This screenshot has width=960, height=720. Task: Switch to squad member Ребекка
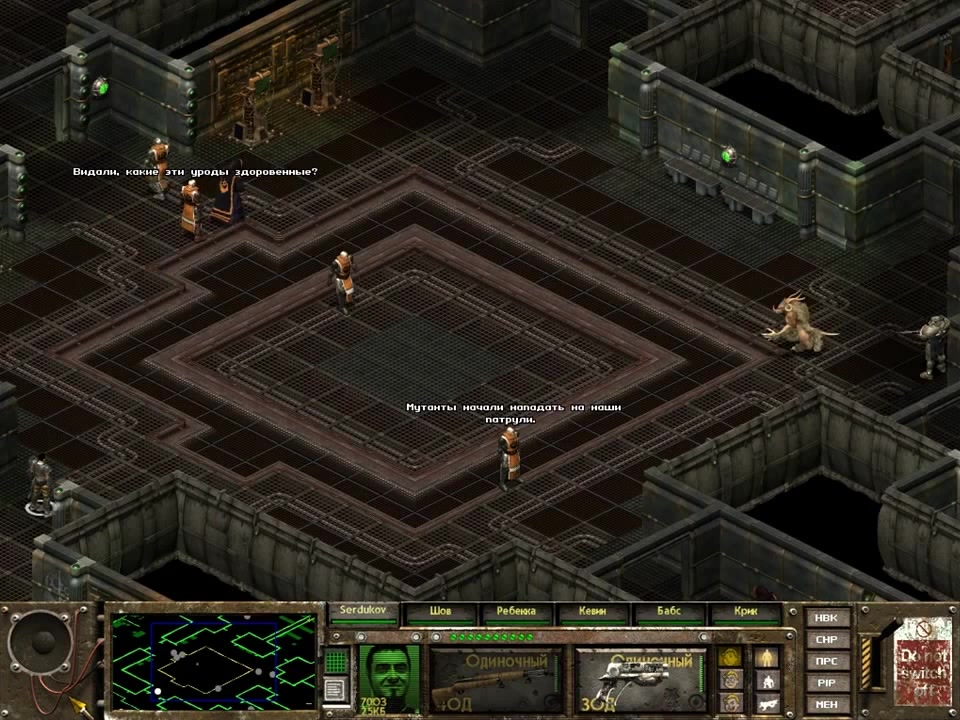(x=516, y=612)
